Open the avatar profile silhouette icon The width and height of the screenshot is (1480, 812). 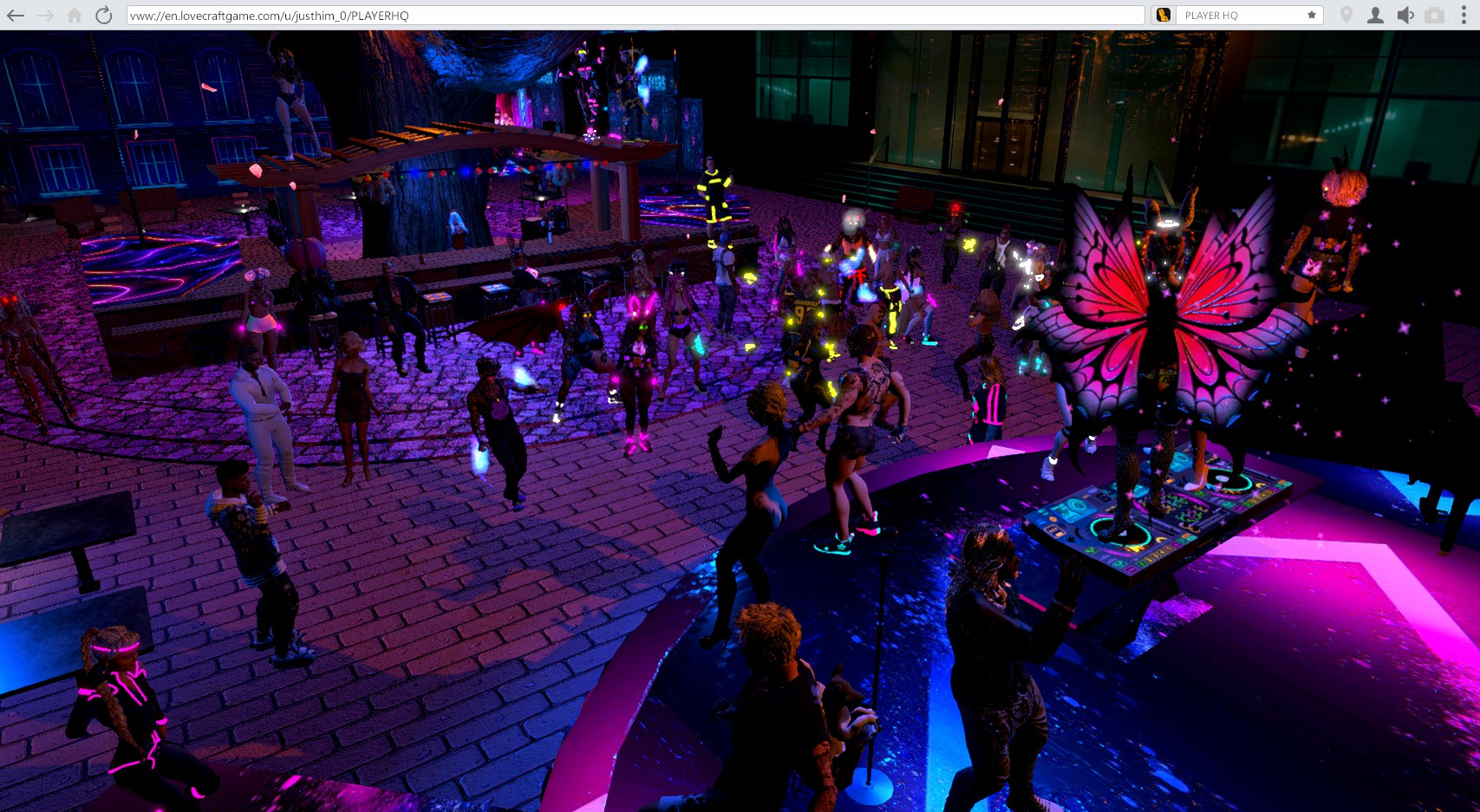click(1375, 16)
